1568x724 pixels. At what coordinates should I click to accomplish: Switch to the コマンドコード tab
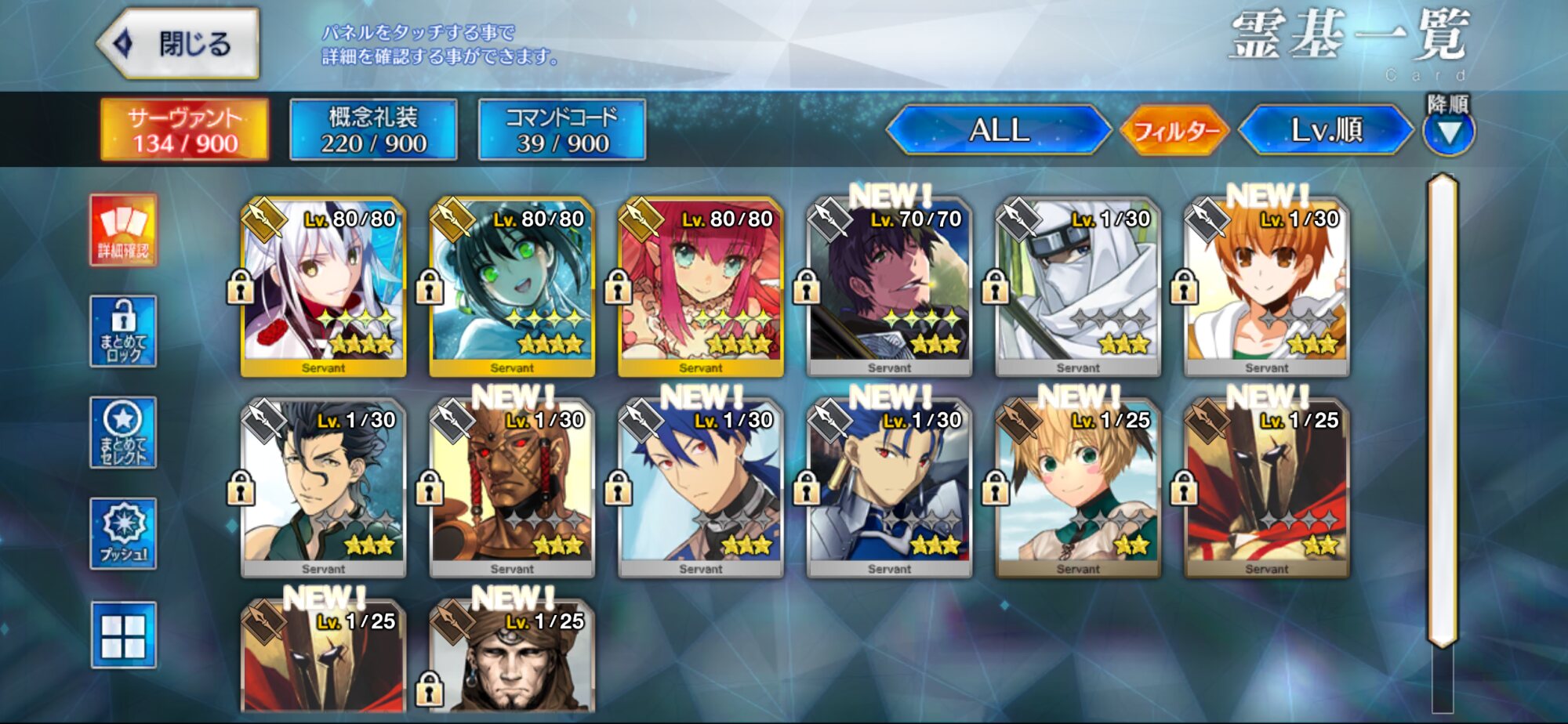tap(562, 130)
